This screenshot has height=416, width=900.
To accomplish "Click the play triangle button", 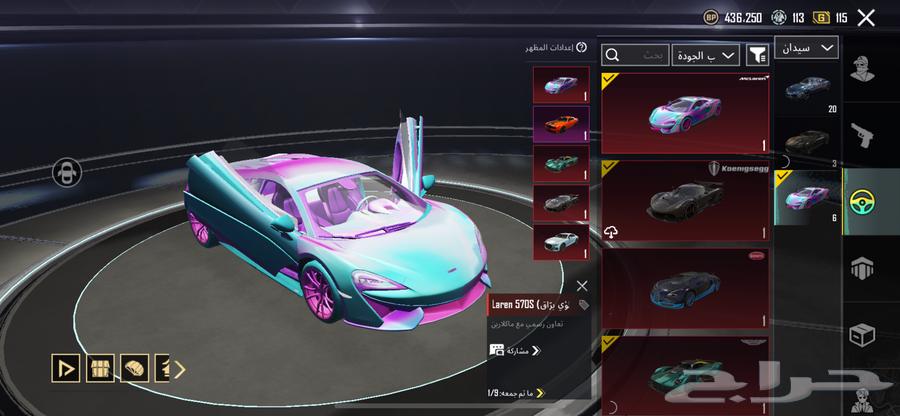I will click(67, 368).
